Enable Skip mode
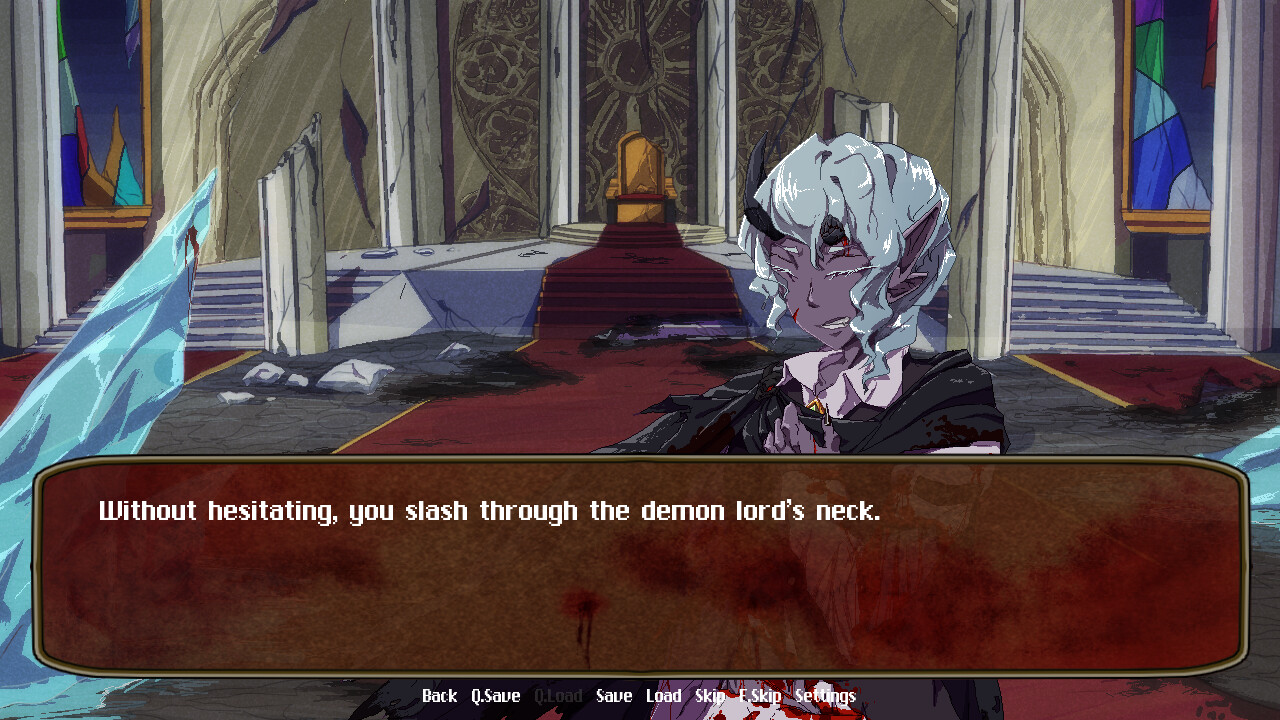The height and width of the screenshot is (720, 1280). pos(712,695)
